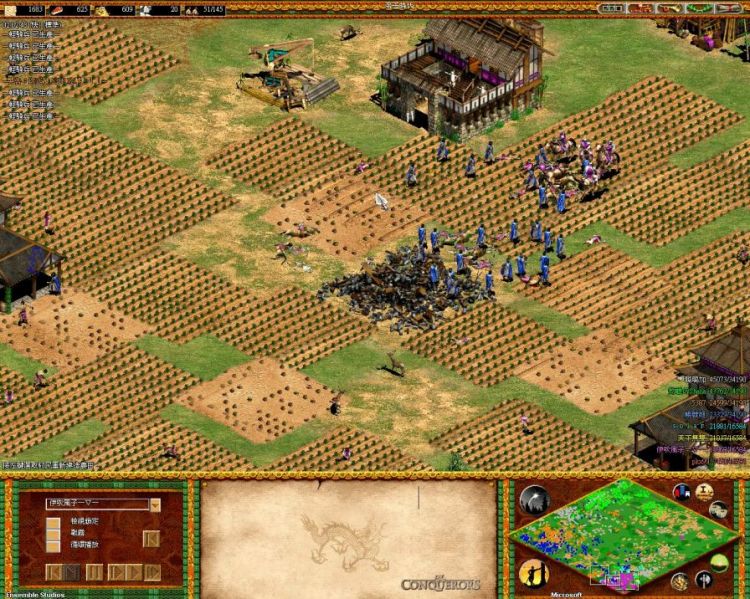Click the red-and-blue flags icon above minimap

(x=682, y=492)
